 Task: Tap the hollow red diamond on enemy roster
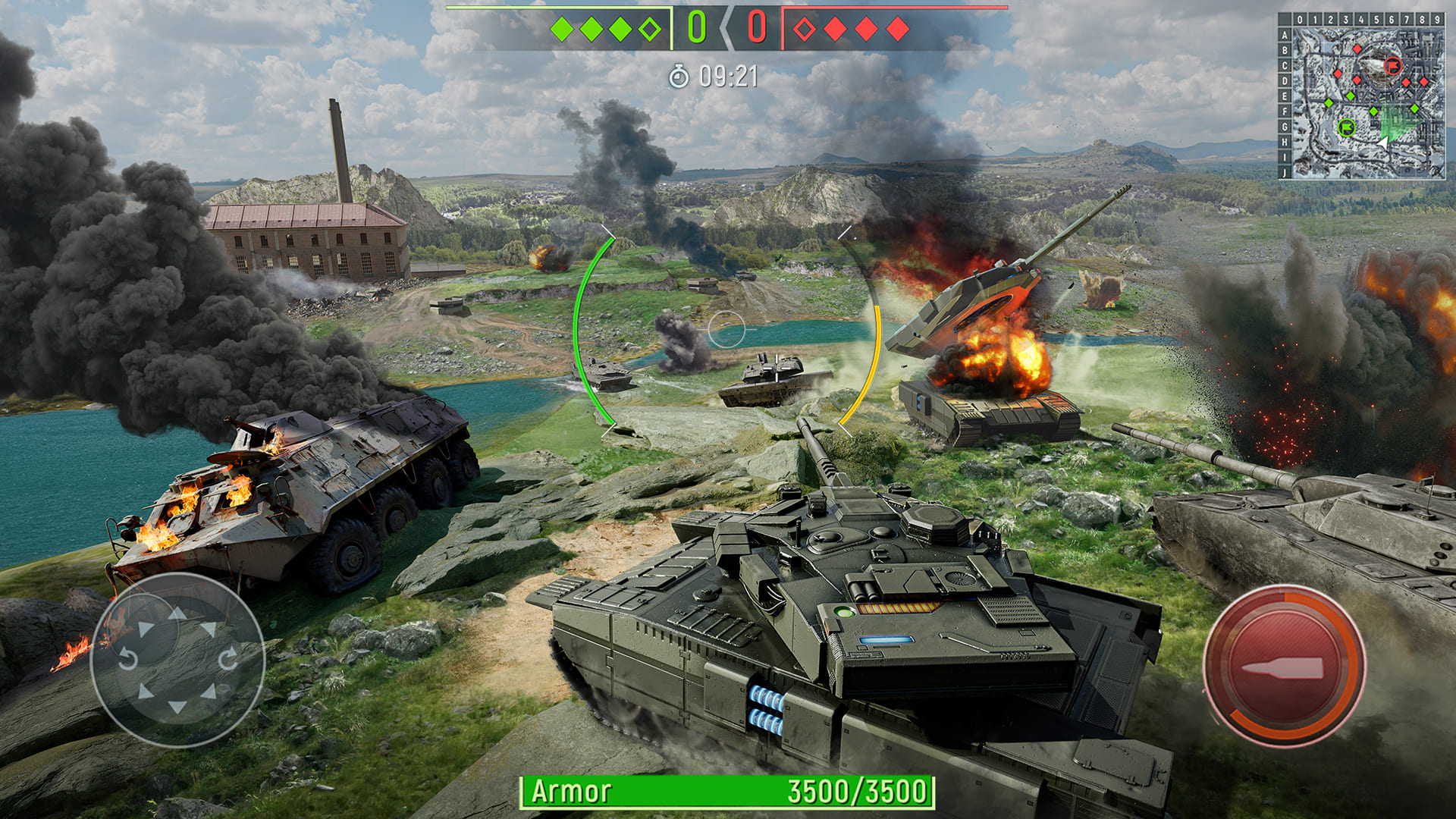(x=805, y=29)
